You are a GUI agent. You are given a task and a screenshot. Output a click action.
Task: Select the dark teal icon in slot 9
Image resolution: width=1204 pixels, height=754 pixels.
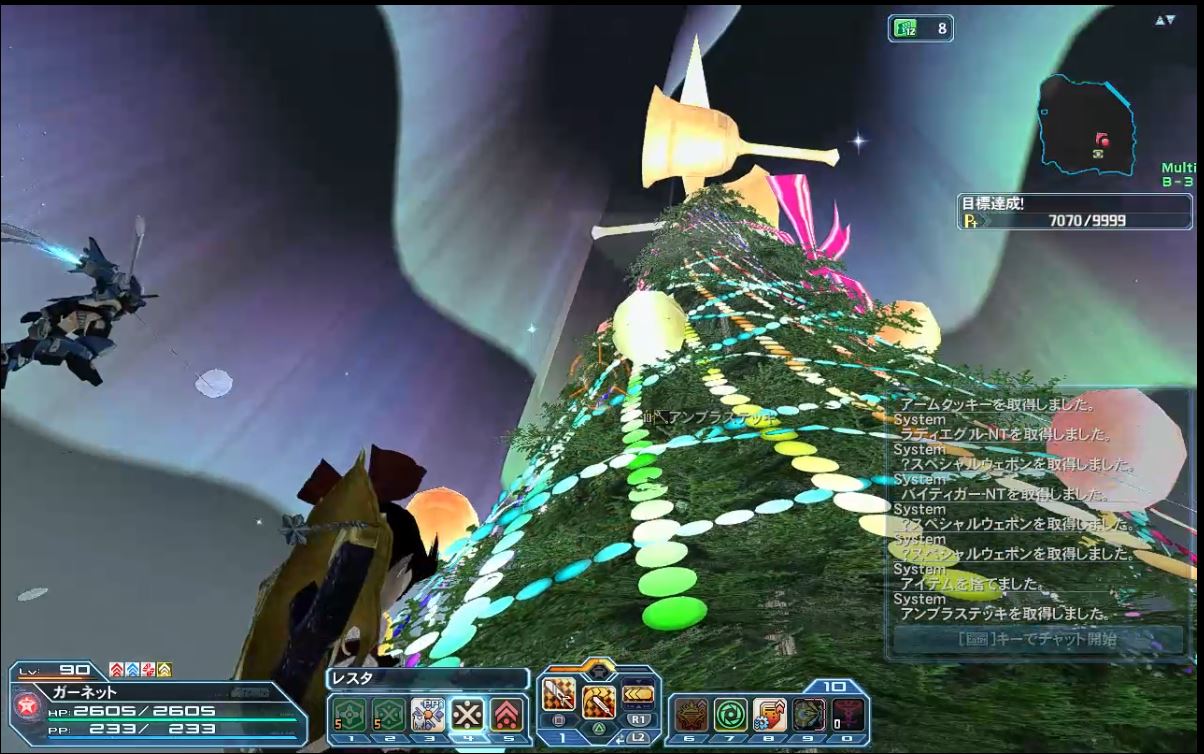[x=808, y=714]
